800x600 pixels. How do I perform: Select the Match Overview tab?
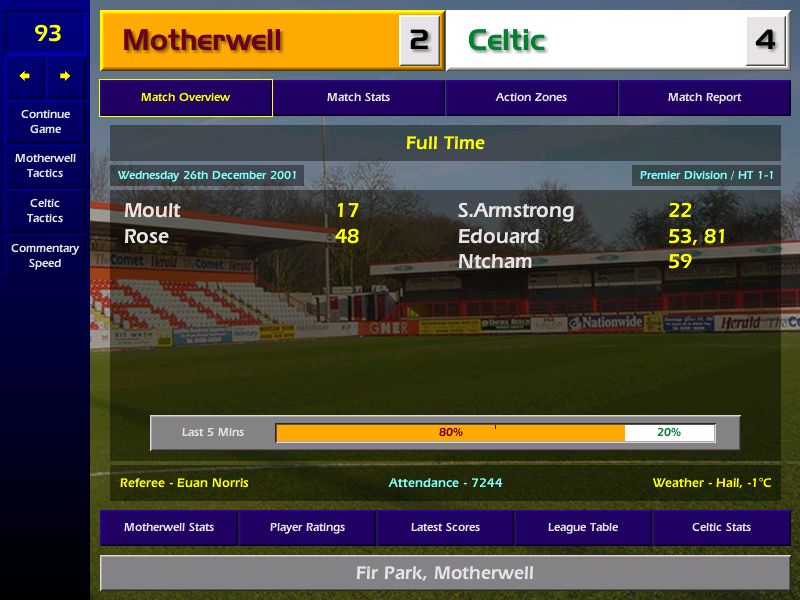tap(185, 98)
